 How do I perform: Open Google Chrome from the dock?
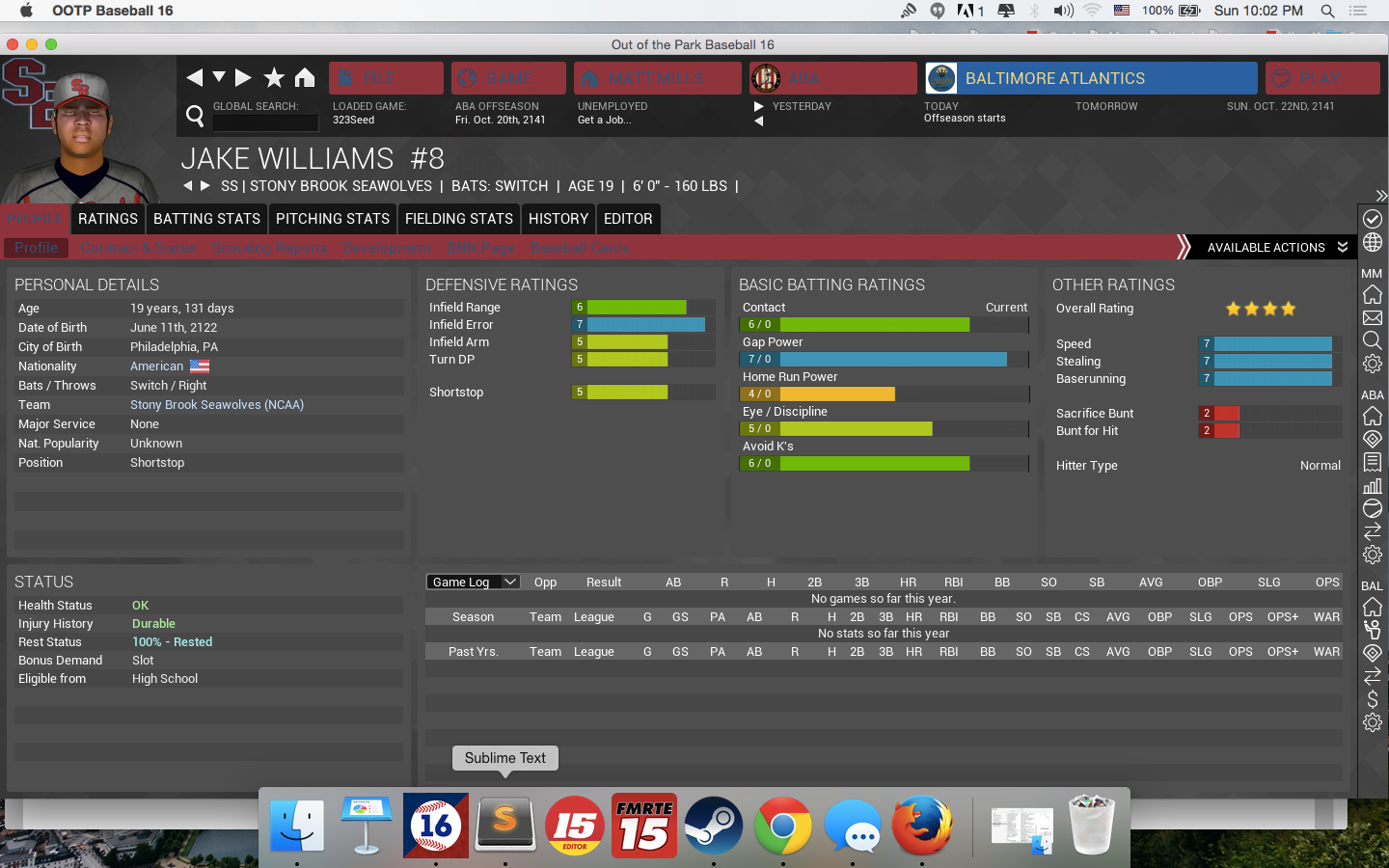[x=782, y=826]
